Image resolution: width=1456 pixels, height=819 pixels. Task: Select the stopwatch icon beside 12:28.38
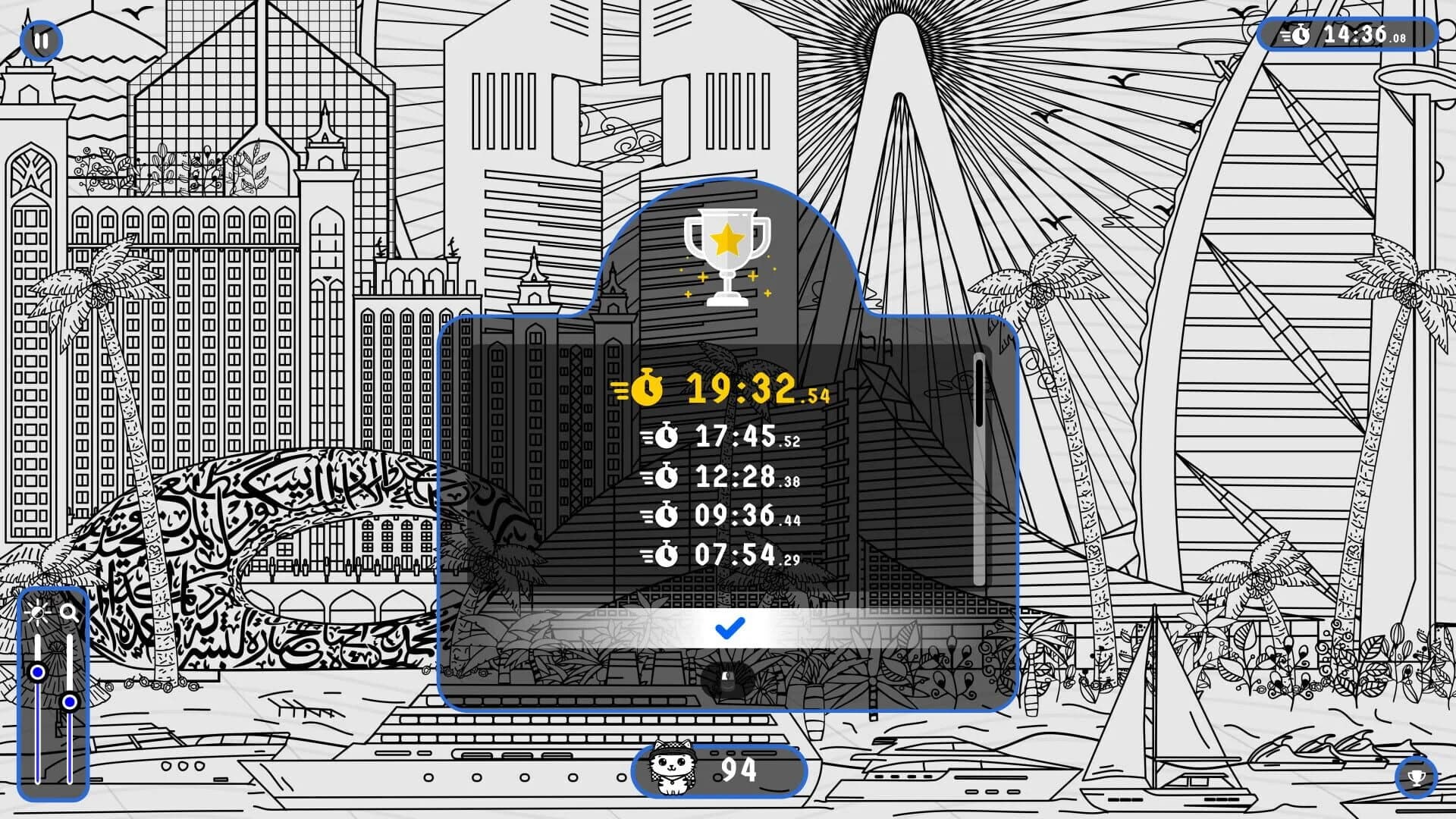(666, 479)
